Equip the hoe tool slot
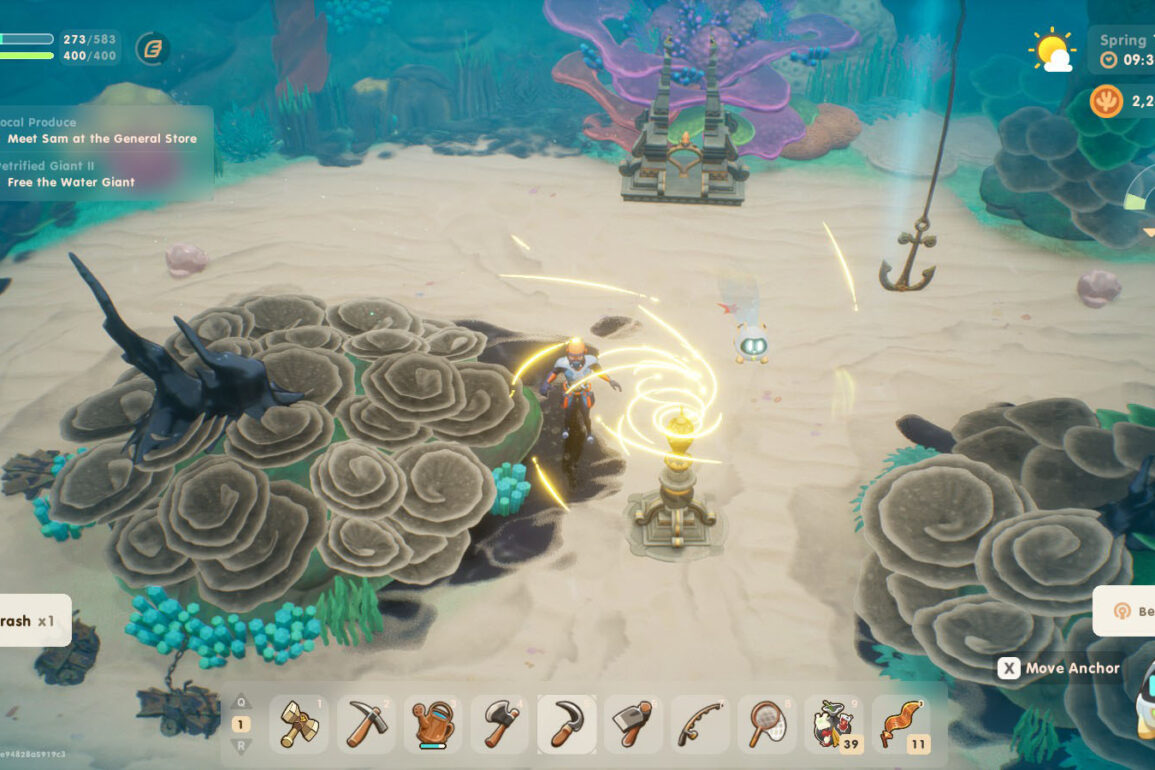 [634, 723]
